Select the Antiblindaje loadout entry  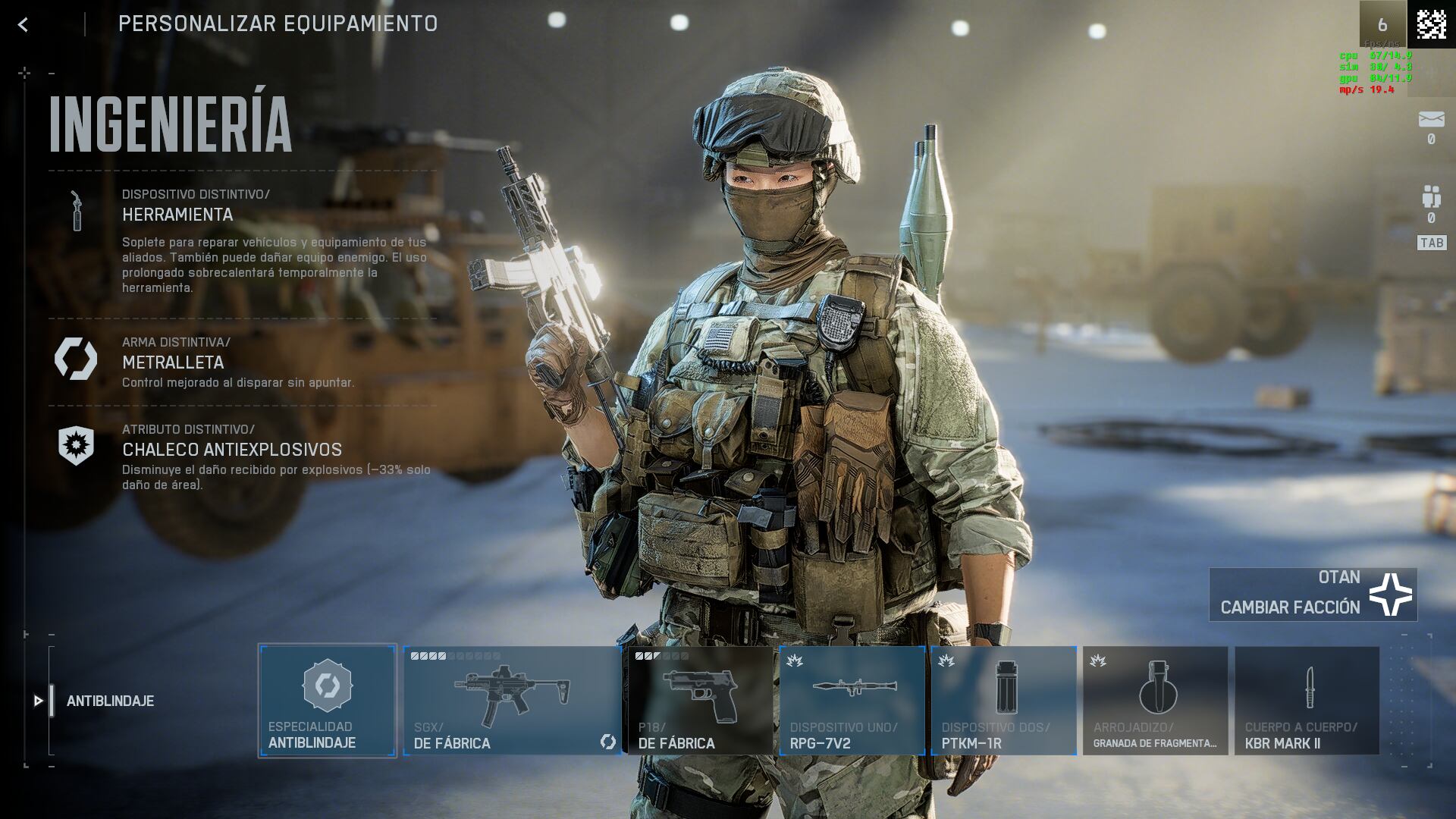110,701
